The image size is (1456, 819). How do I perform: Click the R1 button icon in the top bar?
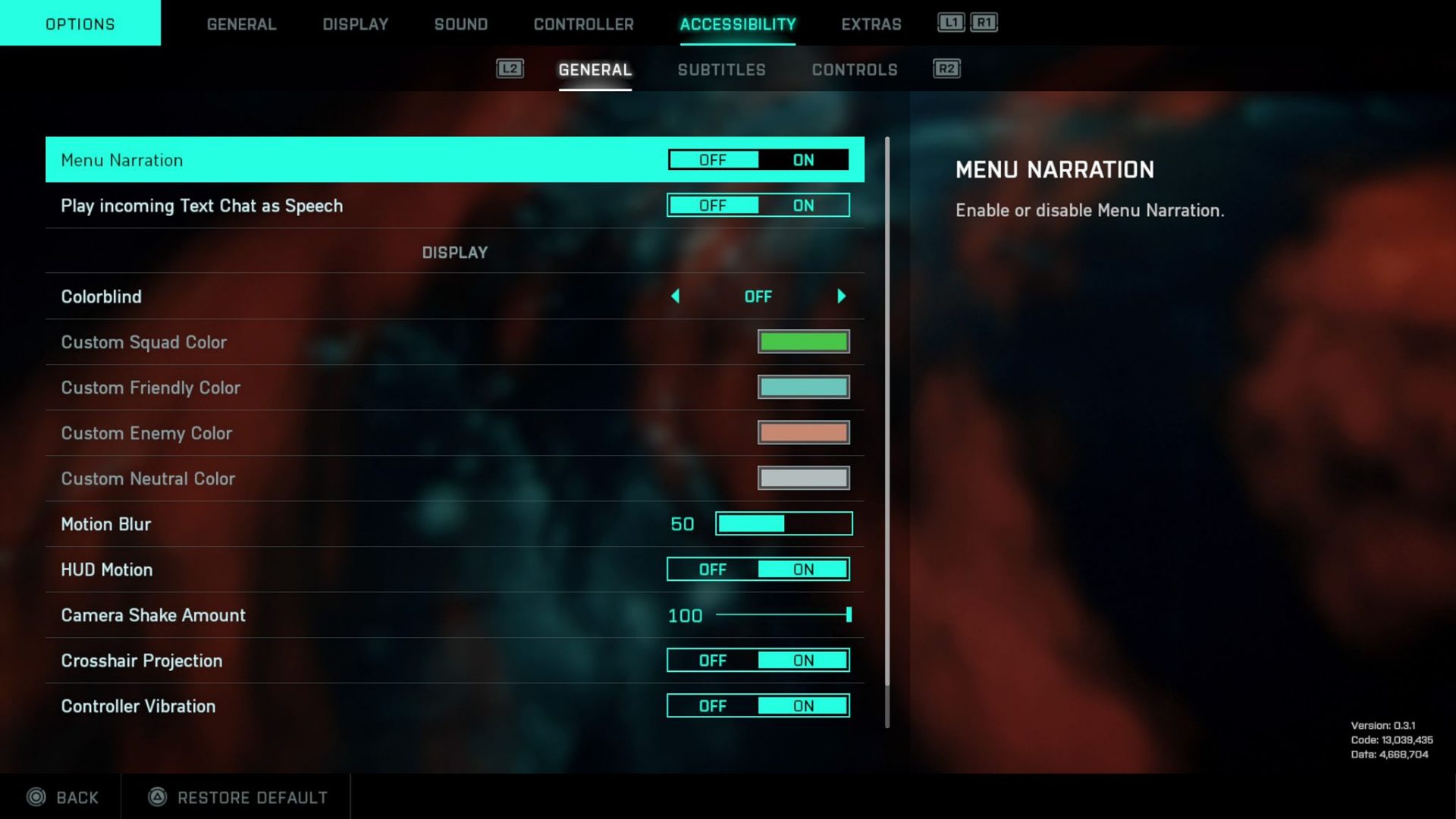click(x=984, y=24)
